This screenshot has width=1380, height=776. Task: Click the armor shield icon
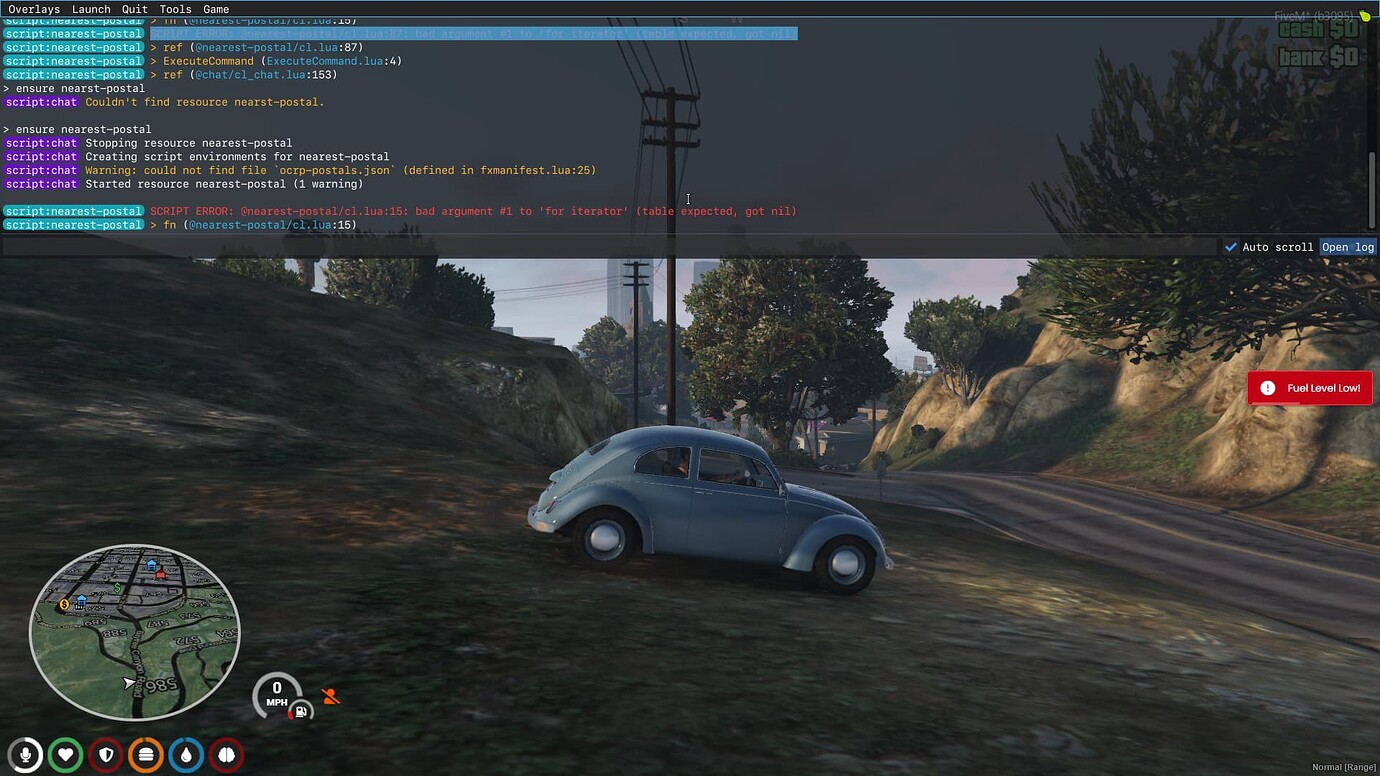(x=106, y=755)
